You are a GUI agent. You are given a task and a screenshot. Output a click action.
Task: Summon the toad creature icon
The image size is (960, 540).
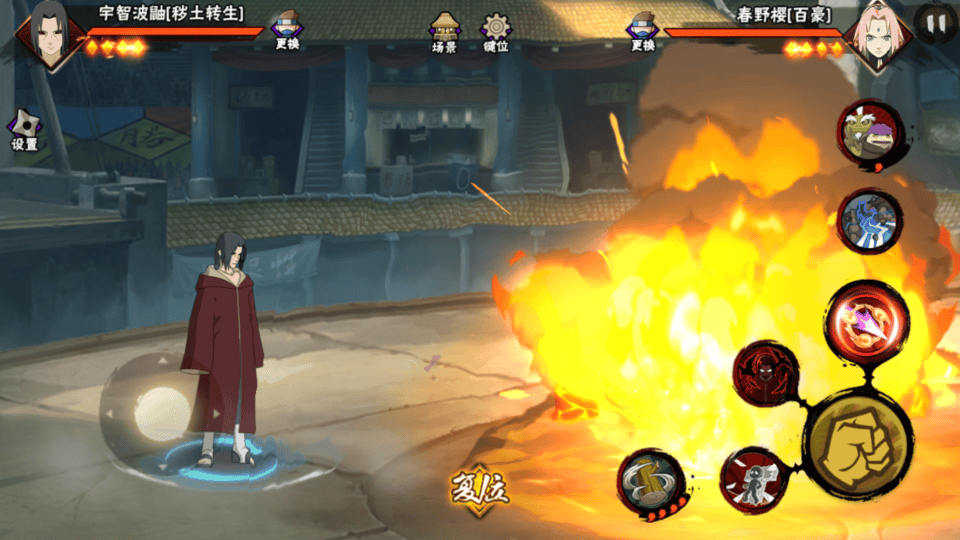(870, 134)
